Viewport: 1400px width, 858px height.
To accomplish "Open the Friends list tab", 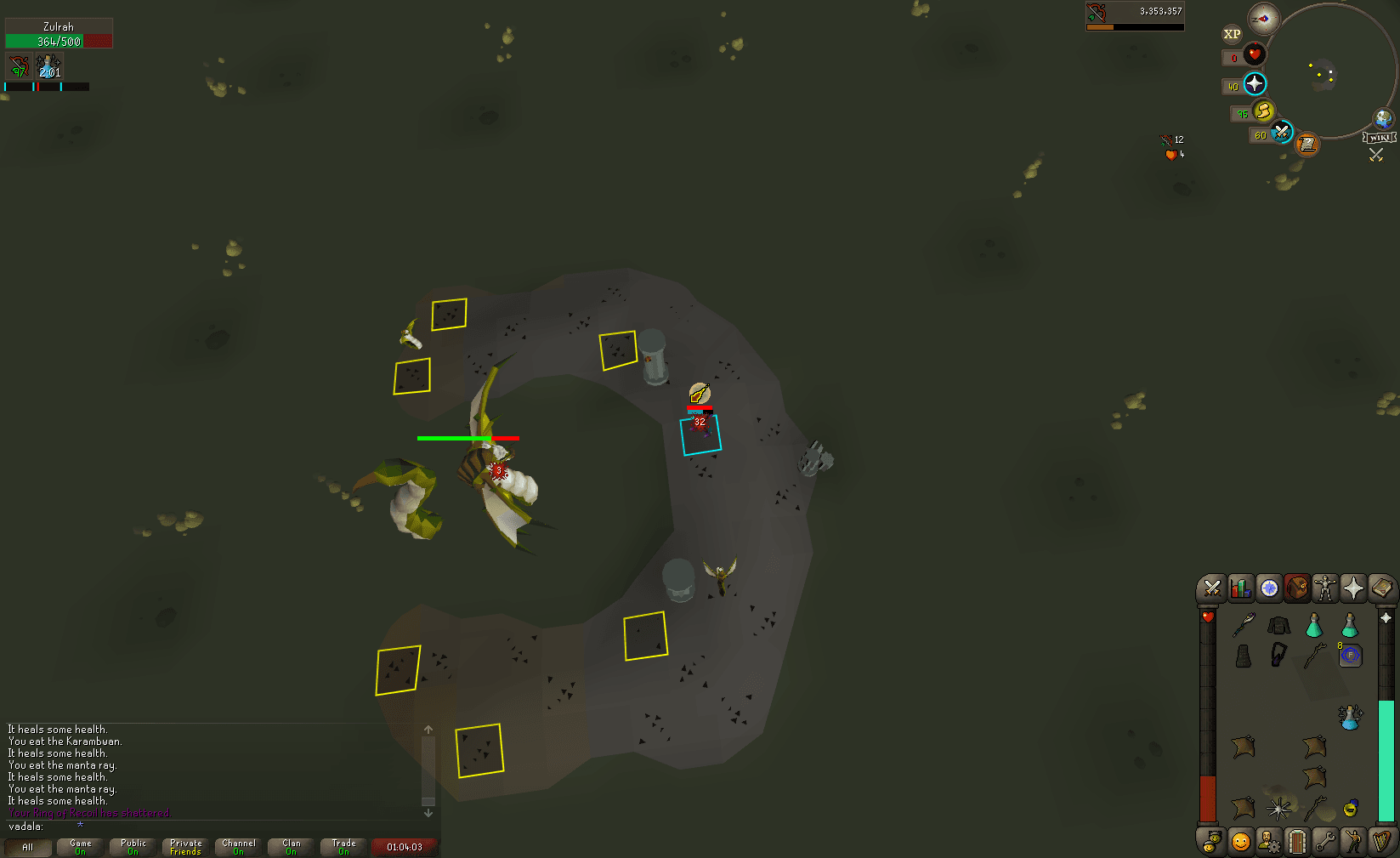I will [1240, 841].
